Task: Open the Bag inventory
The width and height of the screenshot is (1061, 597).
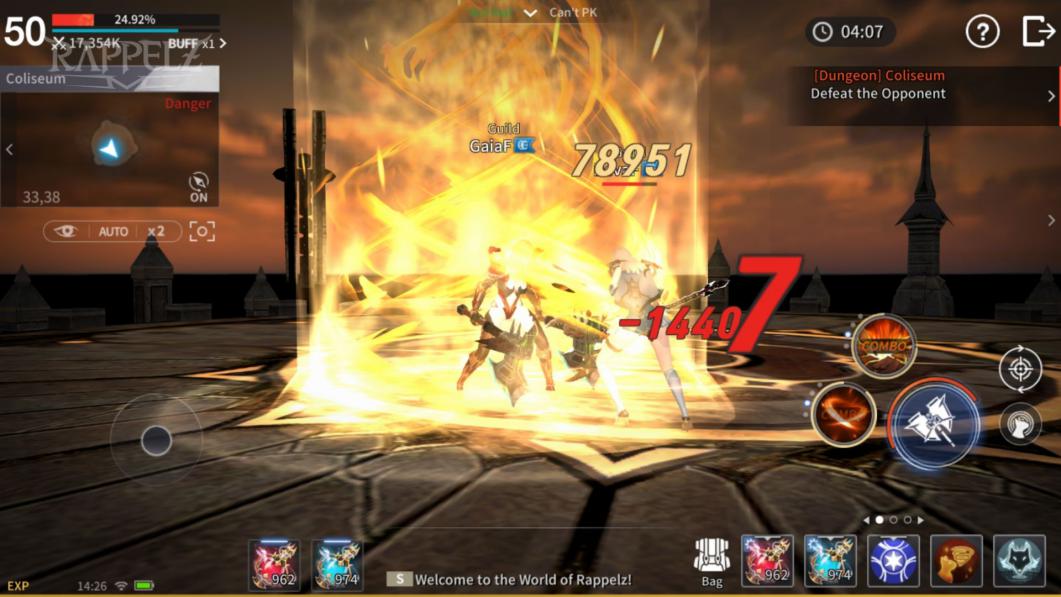Action: click(712, 561)
